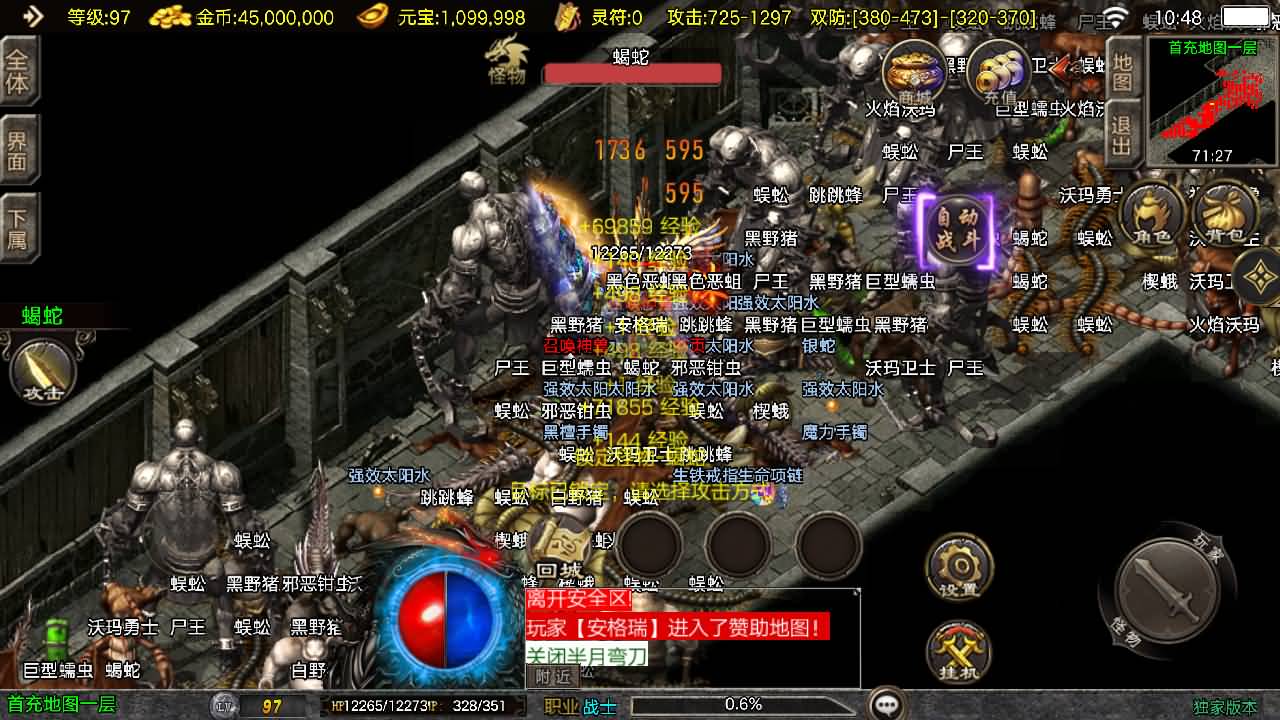The height and width of the screenshot is (720, 1280).
Task: Click the 退出 exit button
Action: (1123, 135)
